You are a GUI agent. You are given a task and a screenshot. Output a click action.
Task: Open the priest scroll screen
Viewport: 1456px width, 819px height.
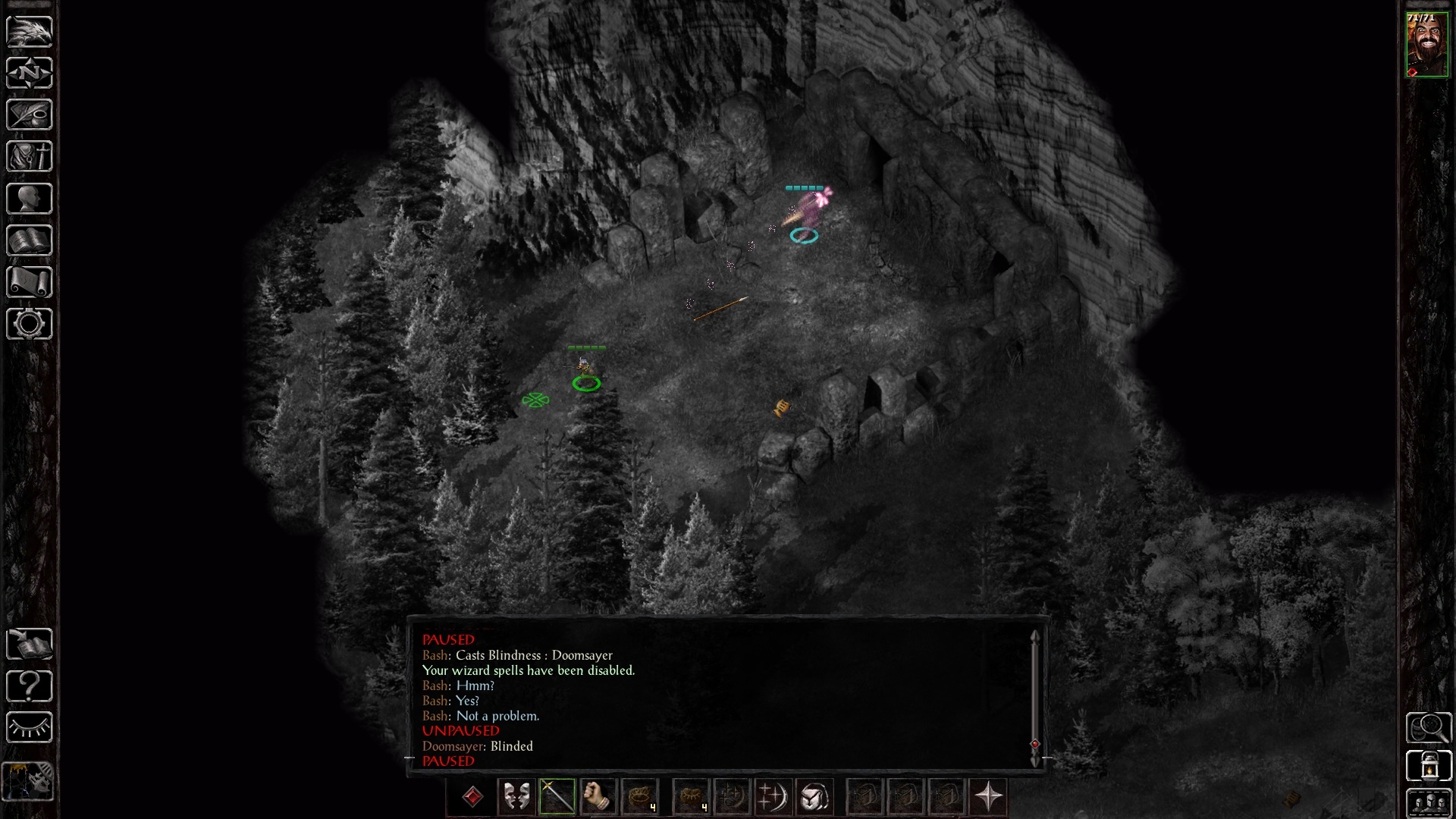tap(30, 282)
